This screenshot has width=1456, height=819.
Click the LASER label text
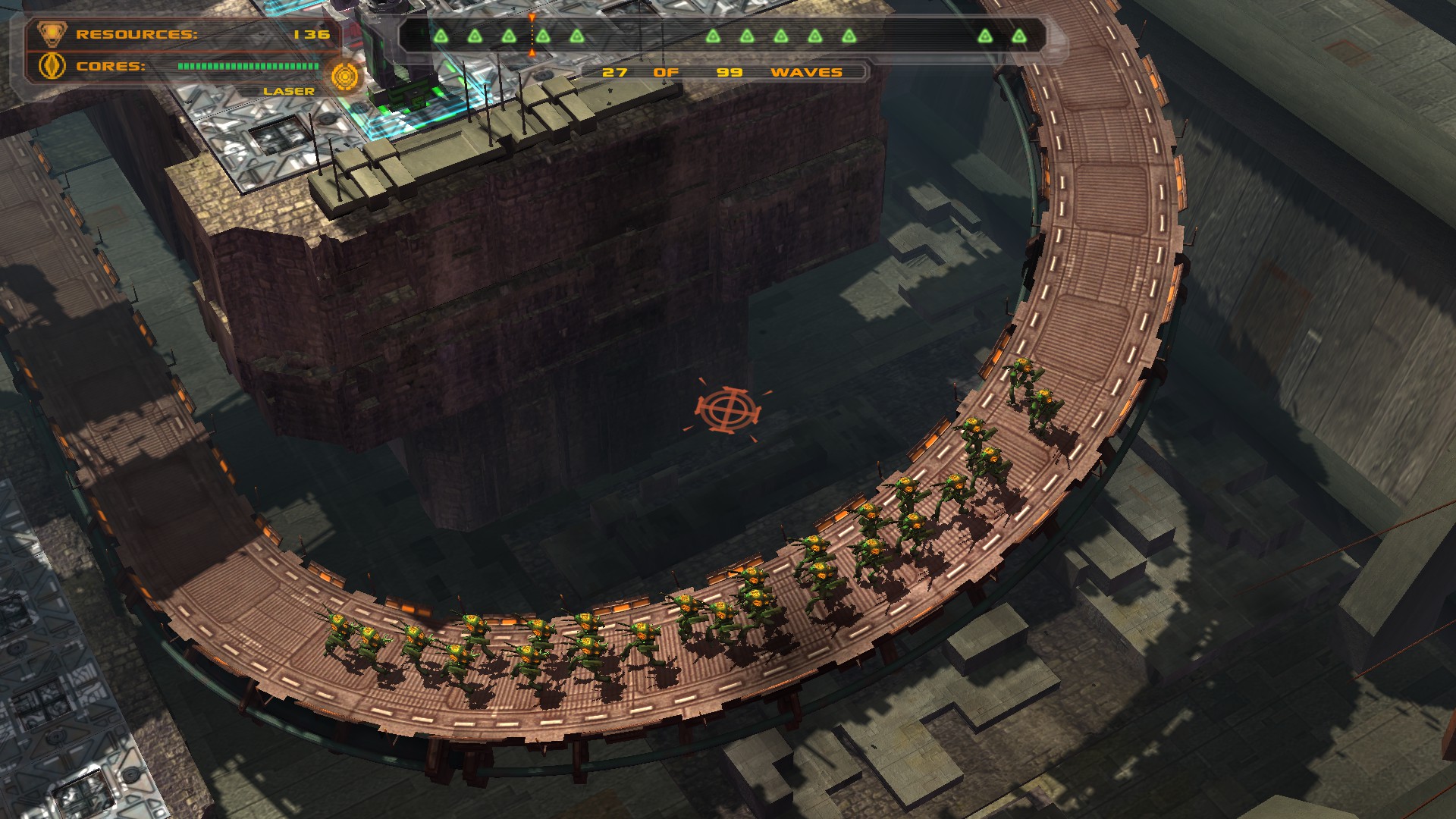(x=287, y=91)
